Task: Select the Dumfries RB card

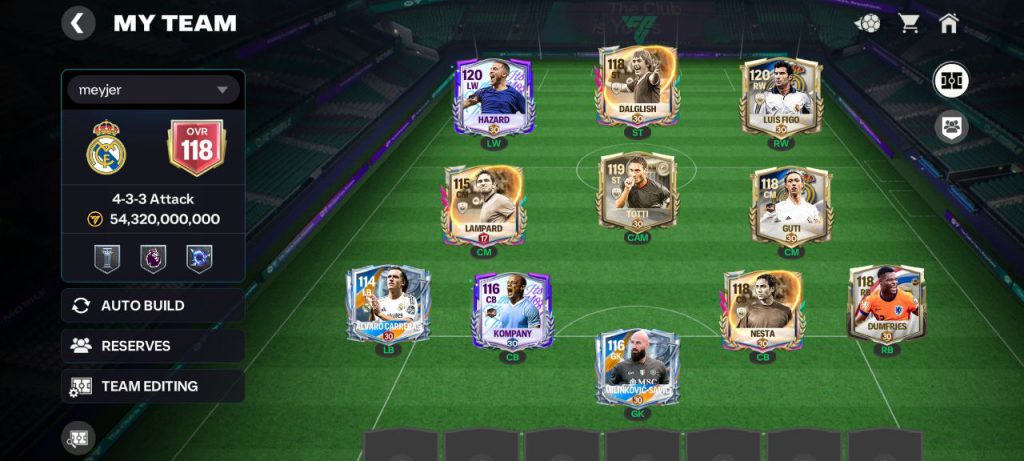Action: (886, 303)
